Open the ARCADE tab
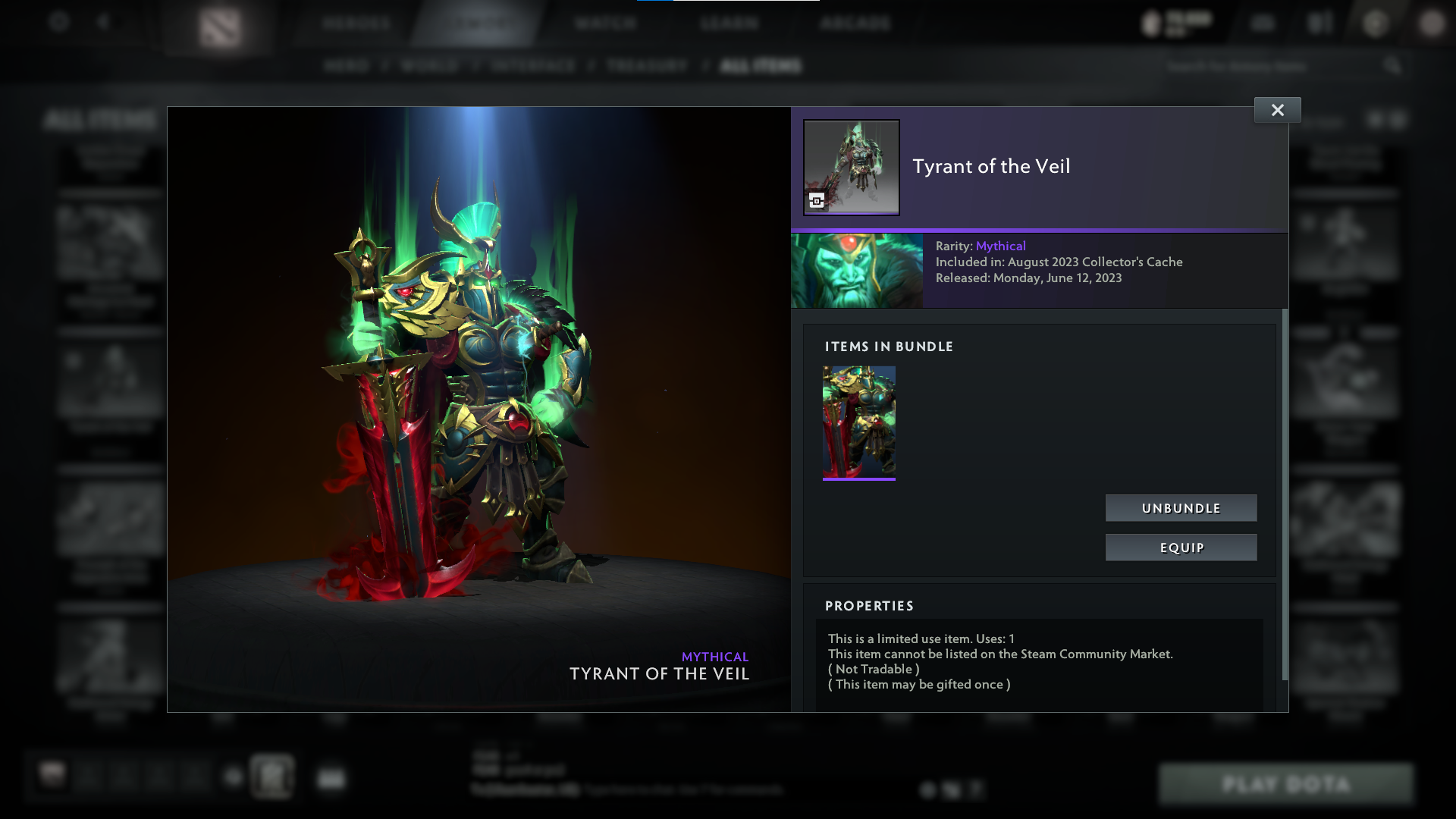Screen dimensions: 1456x819 point(855,24)
